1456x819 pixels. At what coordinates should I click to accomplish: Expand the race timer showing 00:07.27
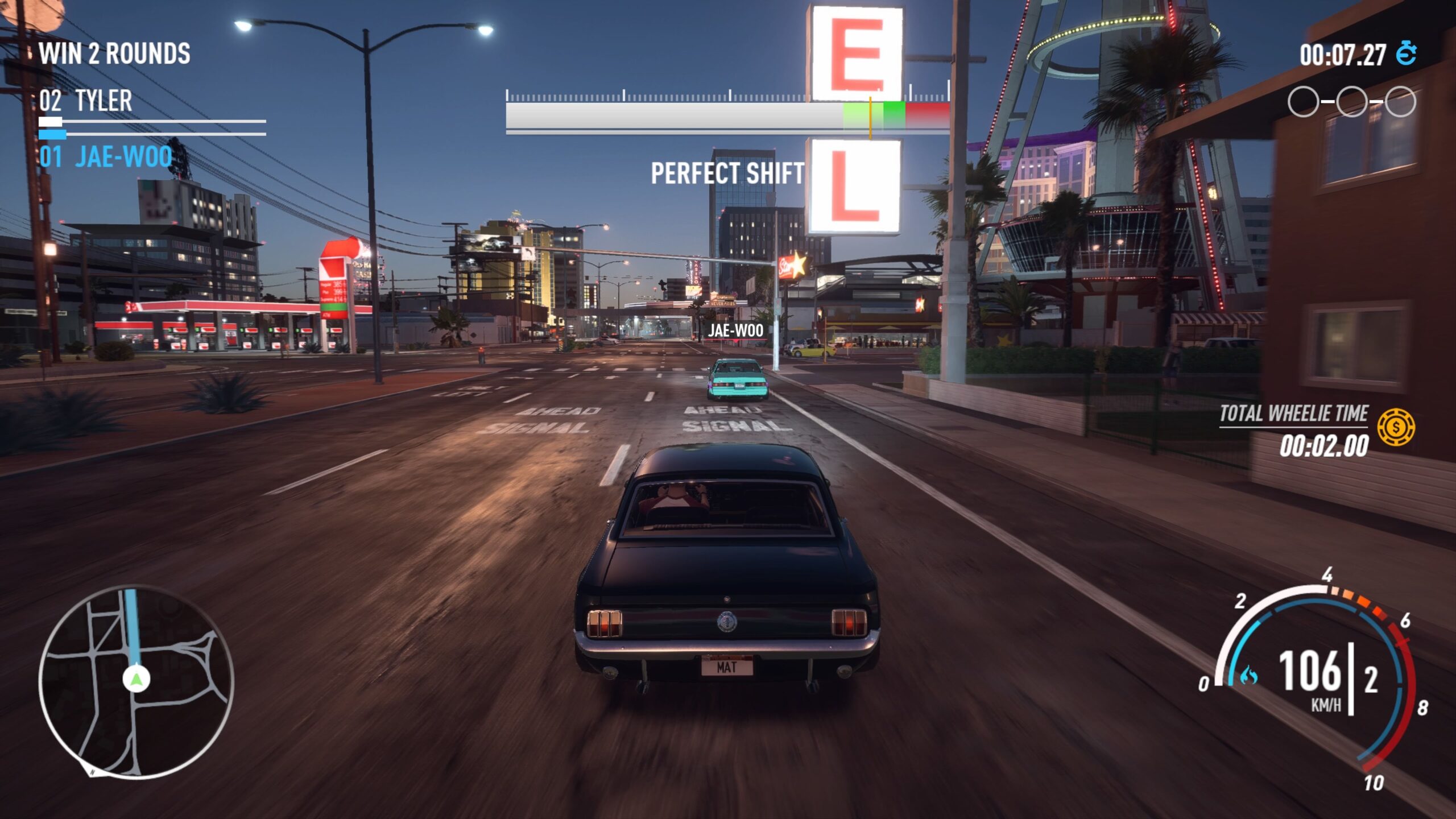click(x=1342, y=55)
